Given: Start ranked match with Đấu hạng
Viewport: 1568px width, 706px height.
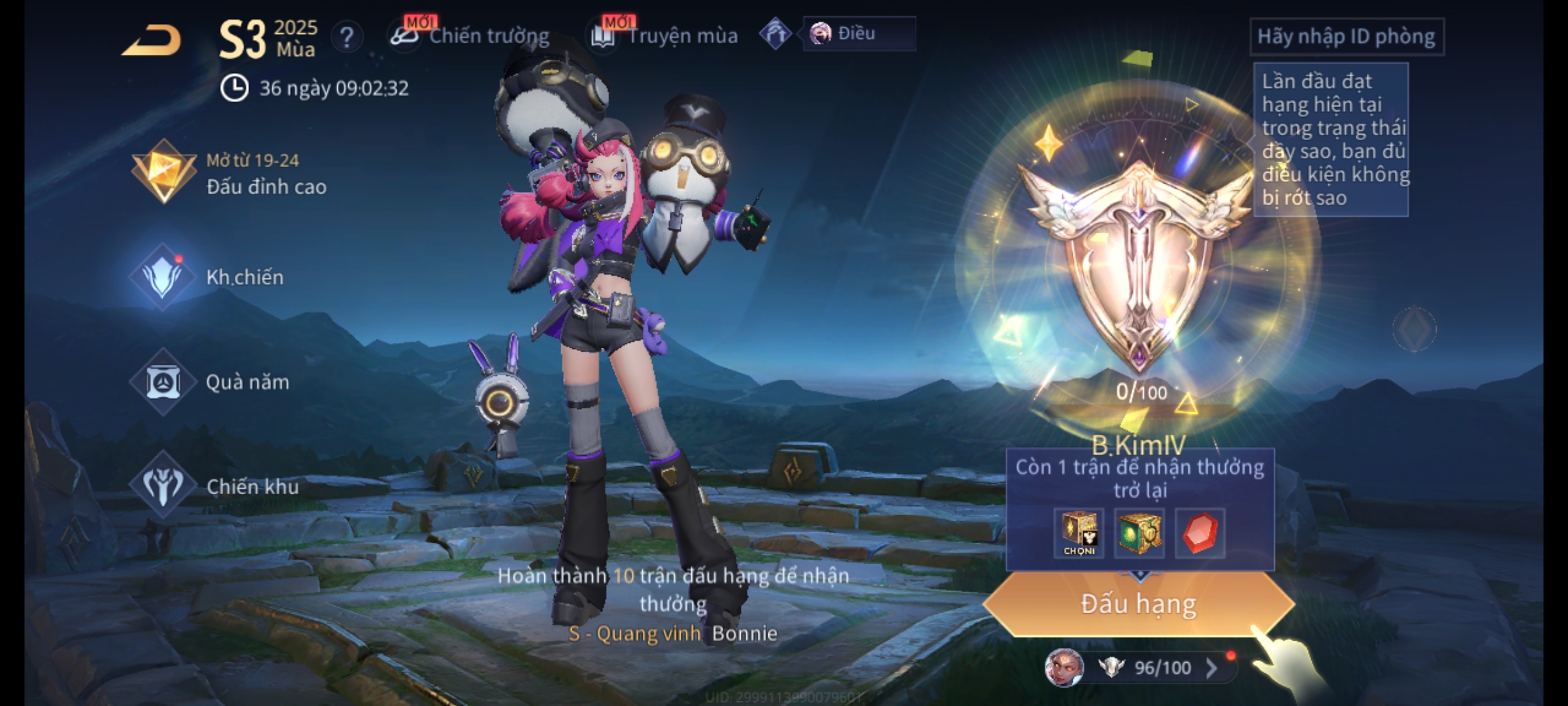Looking at the screenshot, I should tap(1138, 604).
